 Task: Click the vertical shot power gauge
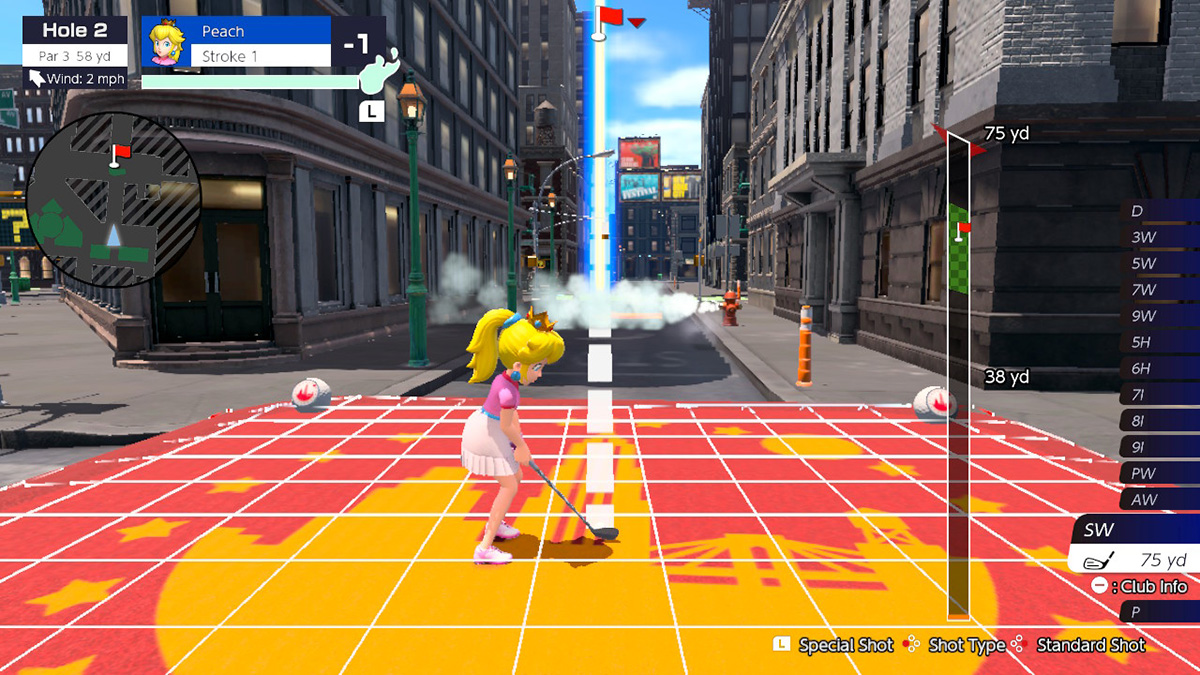pos(958,375)
